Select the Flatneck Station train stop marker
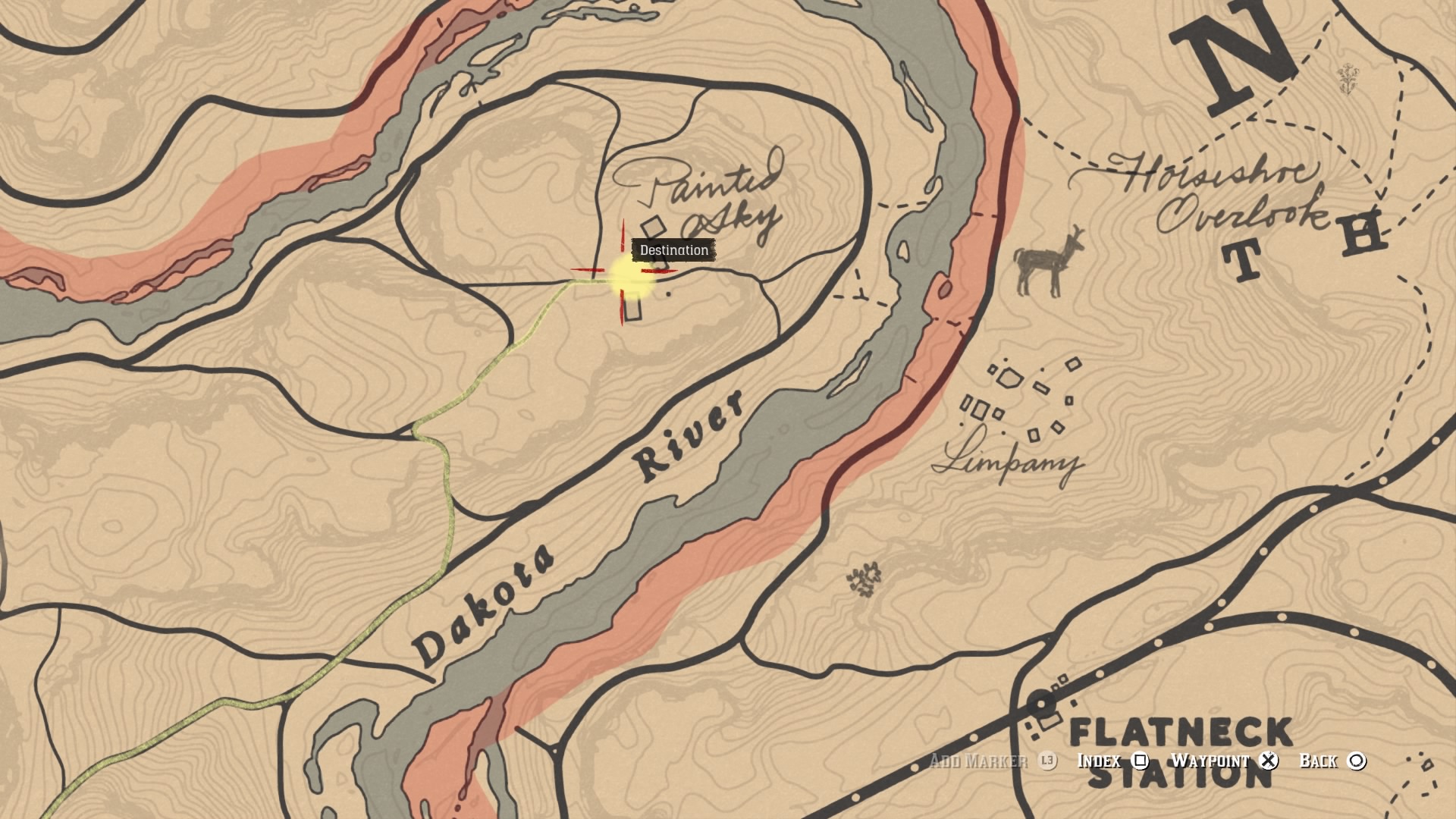 [x=1042, y=704]
